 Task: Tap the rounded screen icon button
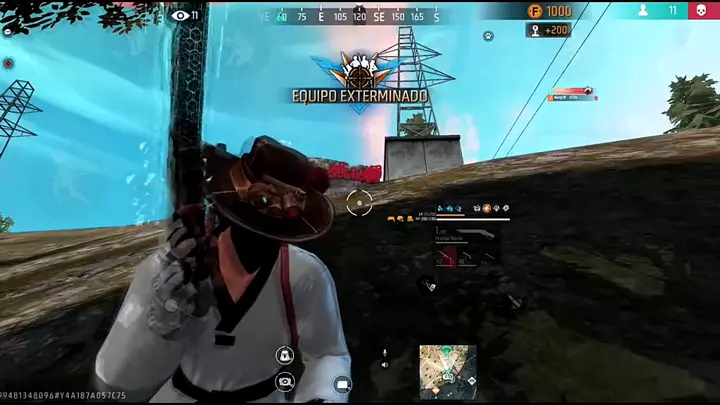tap(343, 383)
